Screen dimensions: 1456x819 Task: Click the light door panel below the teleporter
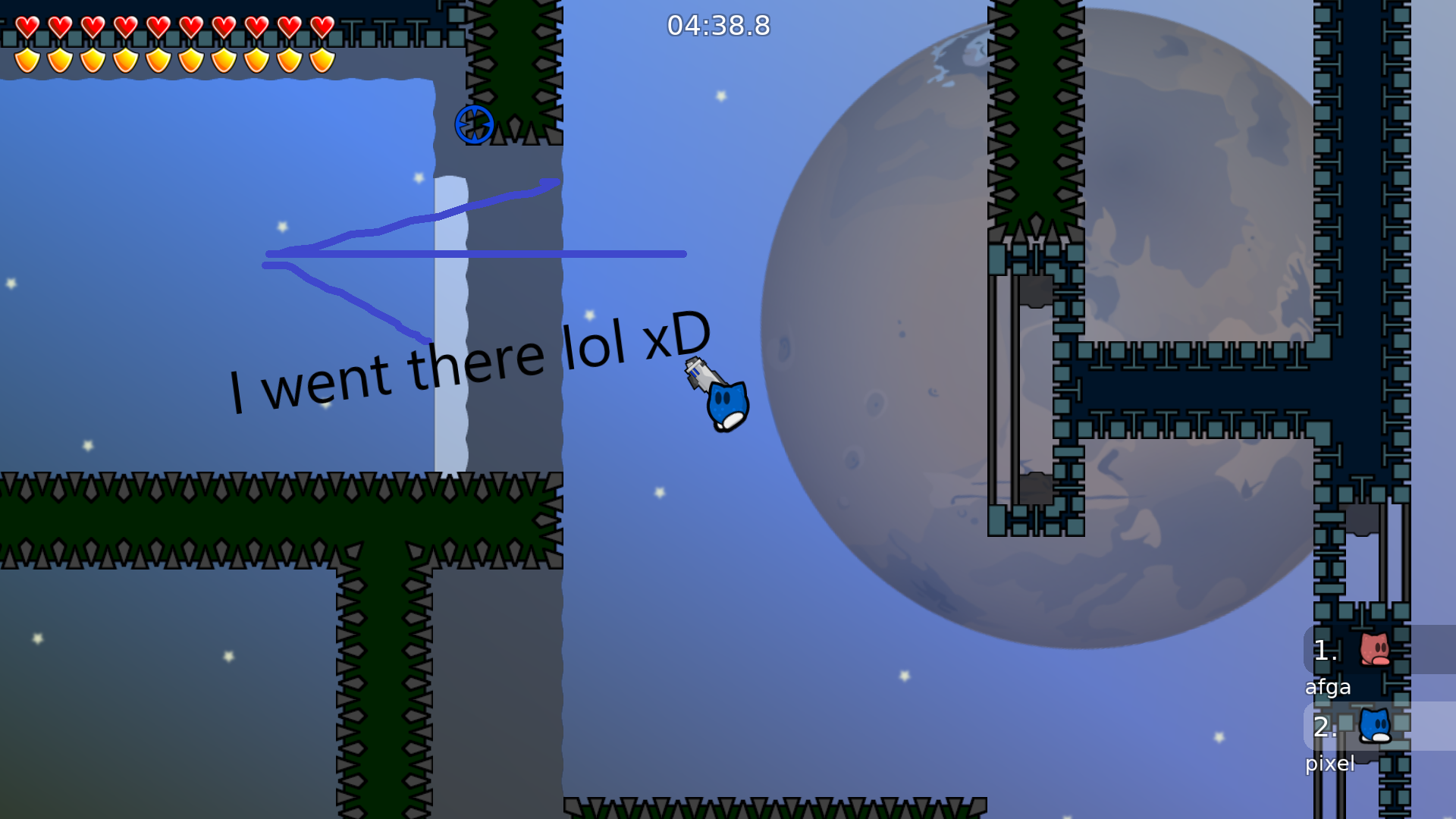[x=450, y=318]
